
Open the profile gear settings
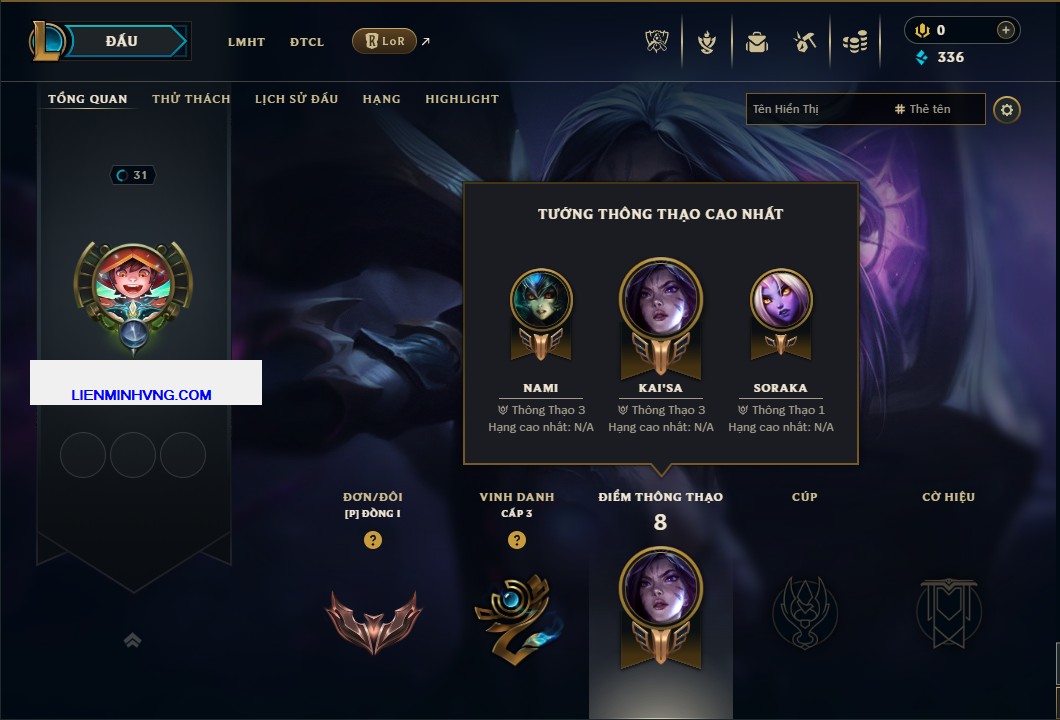point(1007,109)
